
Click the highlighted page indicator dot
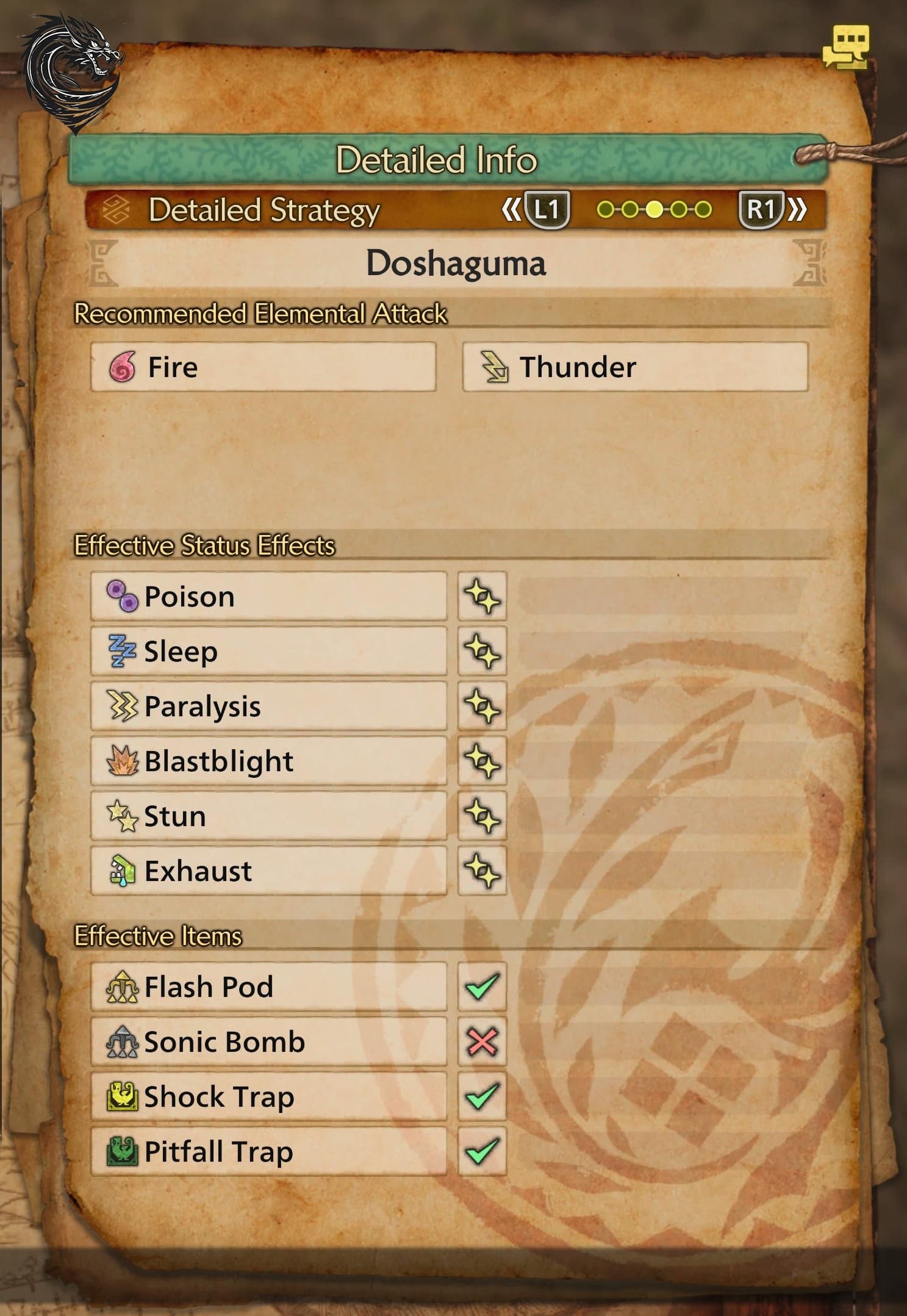654,210
